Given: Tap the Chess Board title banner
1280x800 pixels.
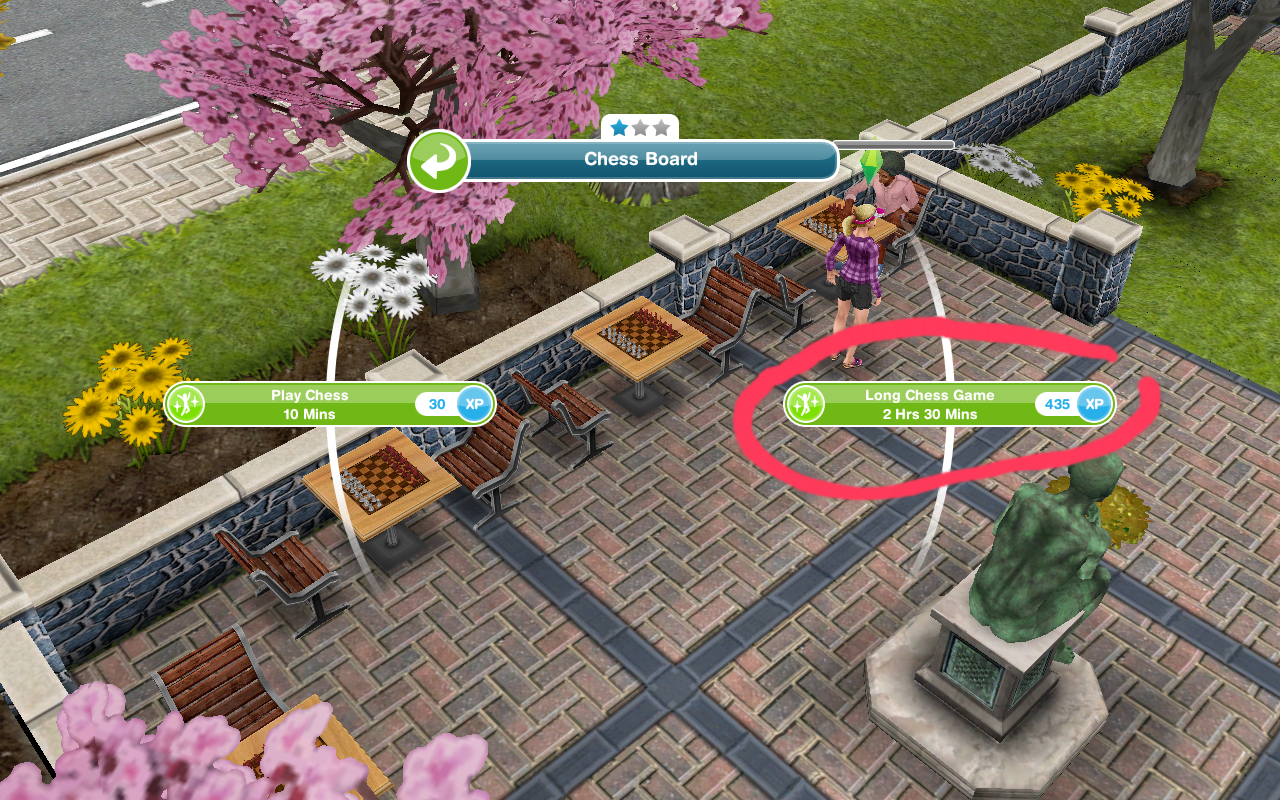Looking at the screenshot, I should tap(641, 160).
